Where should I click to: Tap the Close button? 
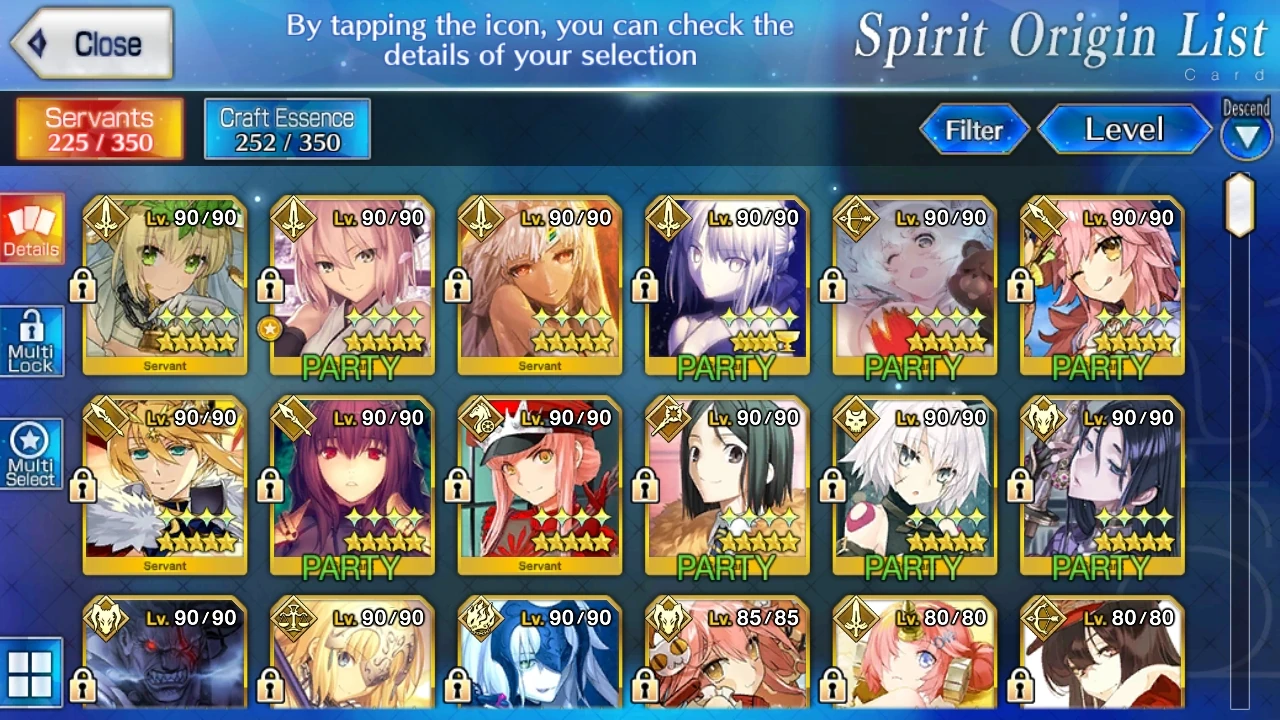tap(90, 42)
